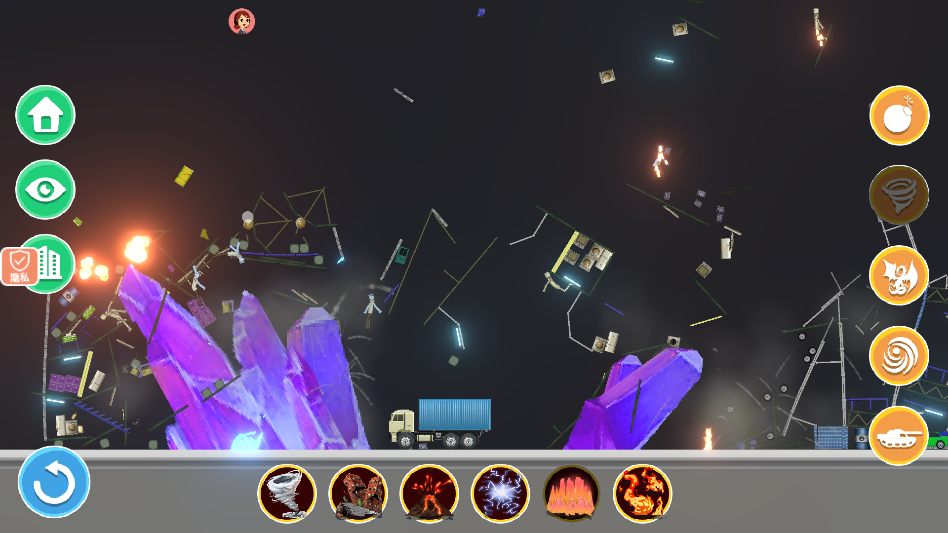948x533 pixels.
Task: Select the tornado disaster icon
Action: point(287,493)
